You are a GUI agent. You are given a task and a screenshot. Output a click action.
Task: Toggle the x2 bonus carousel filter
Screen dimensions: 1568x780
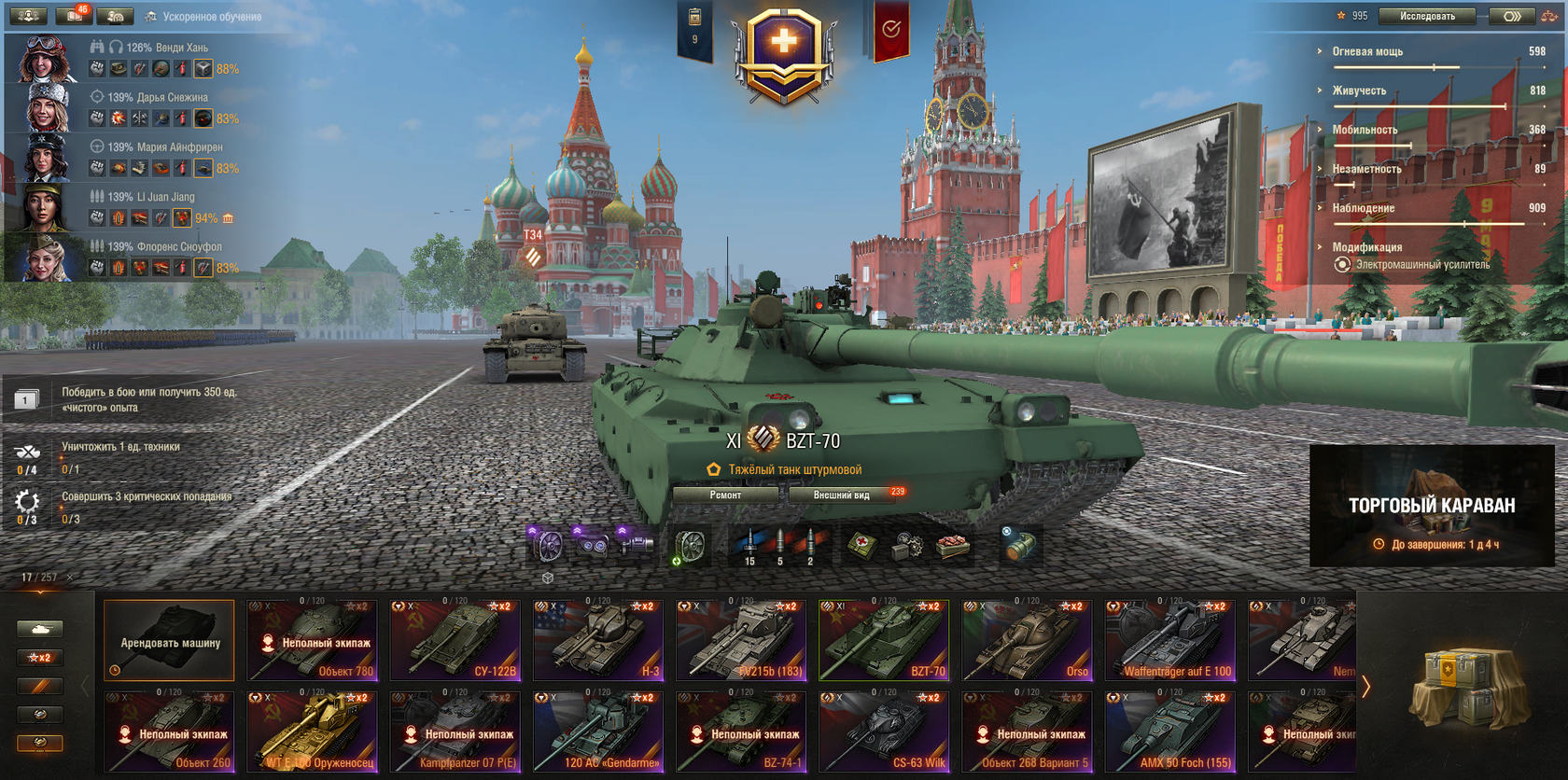coord(39,658)
